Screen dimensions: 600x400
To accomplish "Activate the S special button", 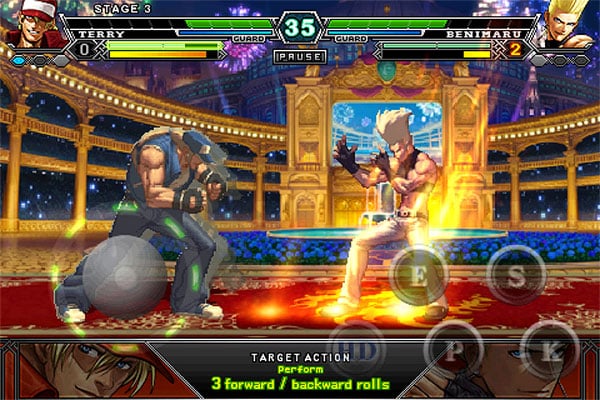I will coord(516,275).
